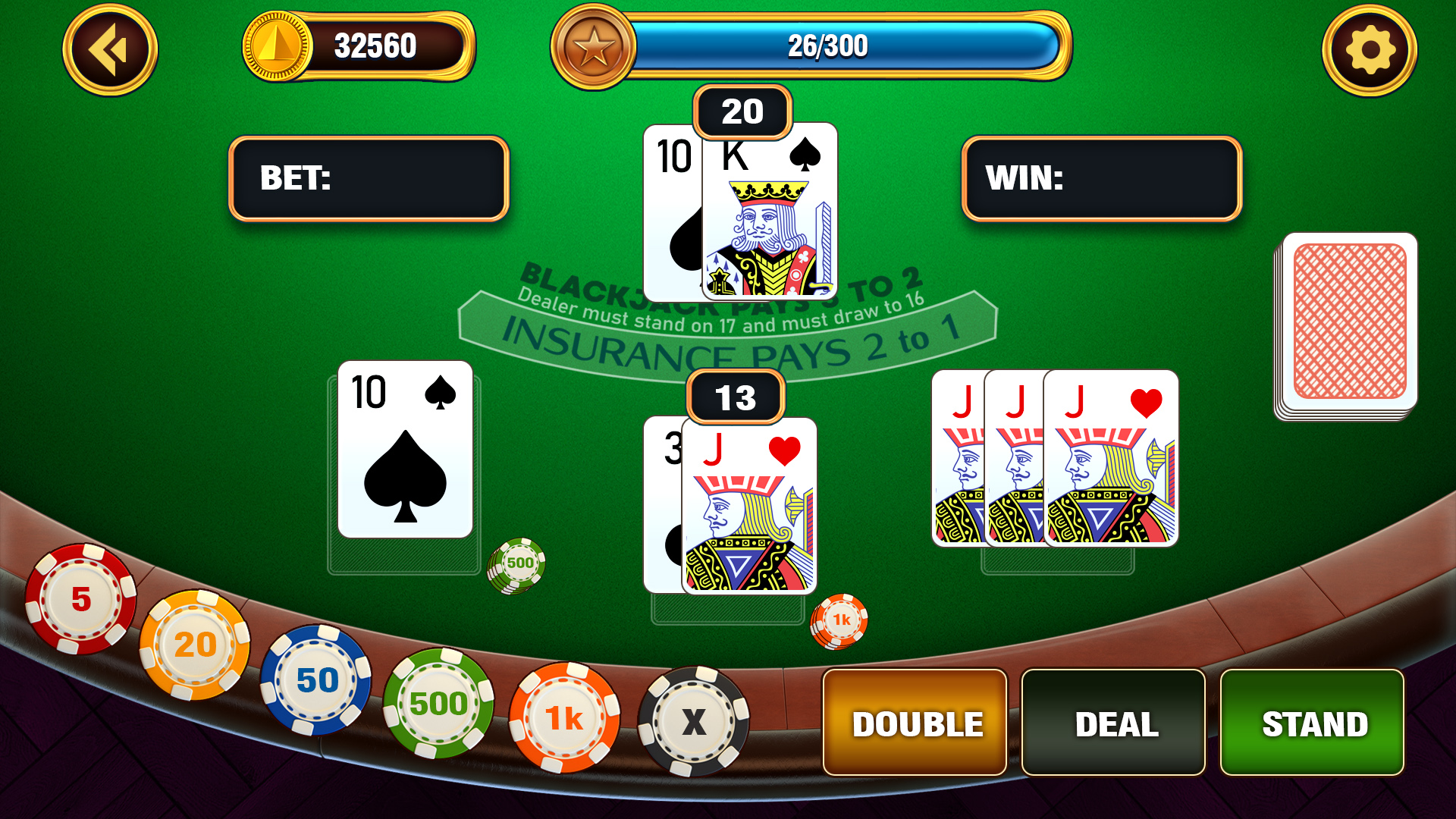Select the blue 50 chip

[317, 681]
